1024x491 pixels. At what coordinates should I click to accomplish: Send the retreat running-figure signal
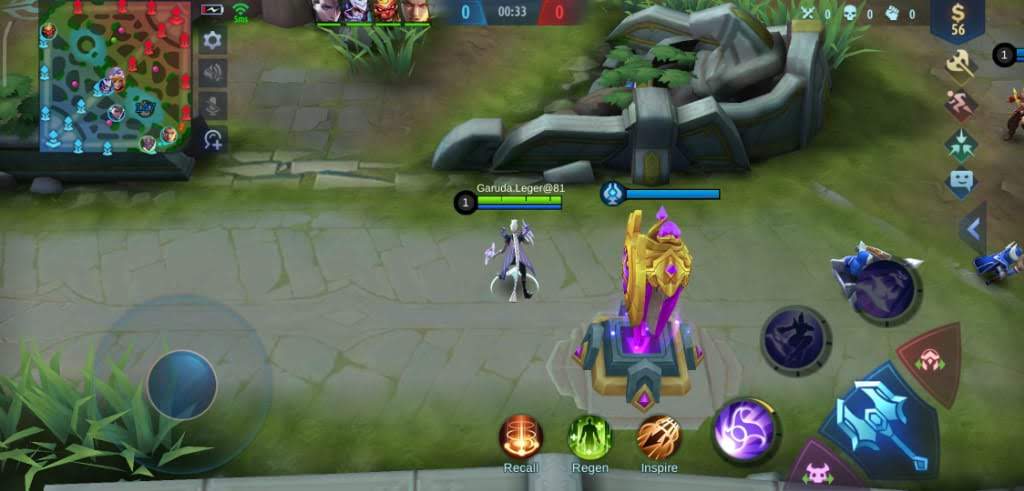(961, 105)
